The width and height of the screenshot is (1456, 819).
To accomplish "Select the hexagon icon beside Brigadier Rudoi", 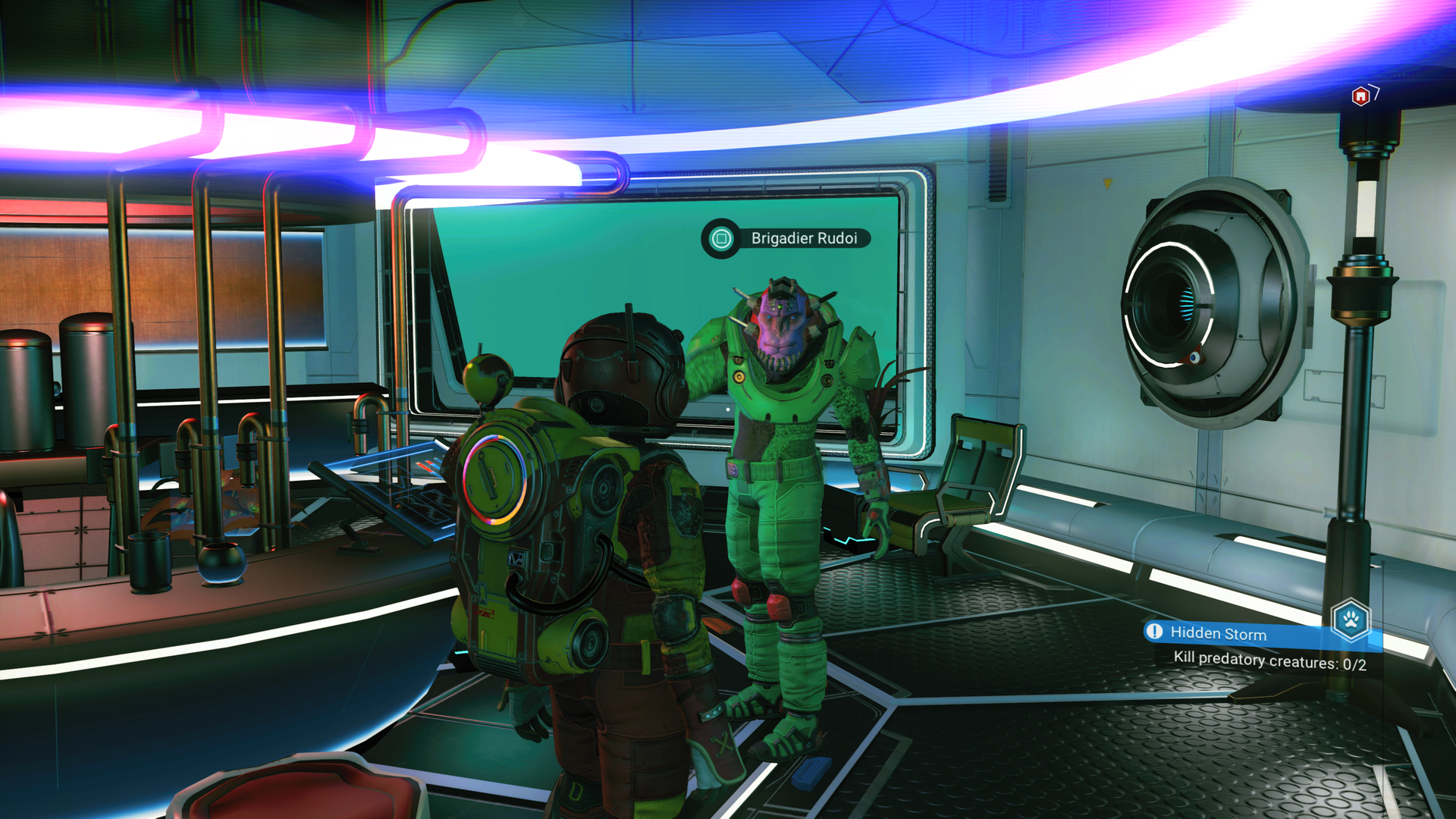I will click(720, 238).
